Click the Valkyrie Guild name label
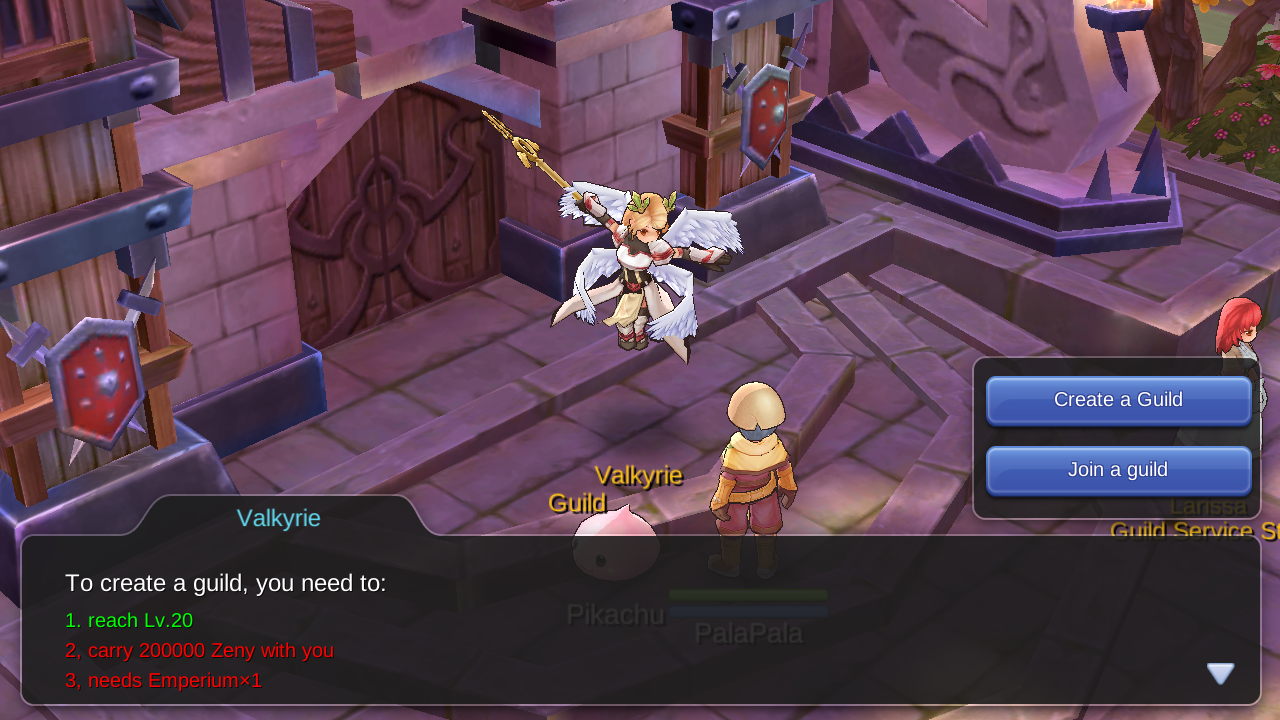Image resolution: width=1280 pixels, height=720 pixels. point(615,487)
